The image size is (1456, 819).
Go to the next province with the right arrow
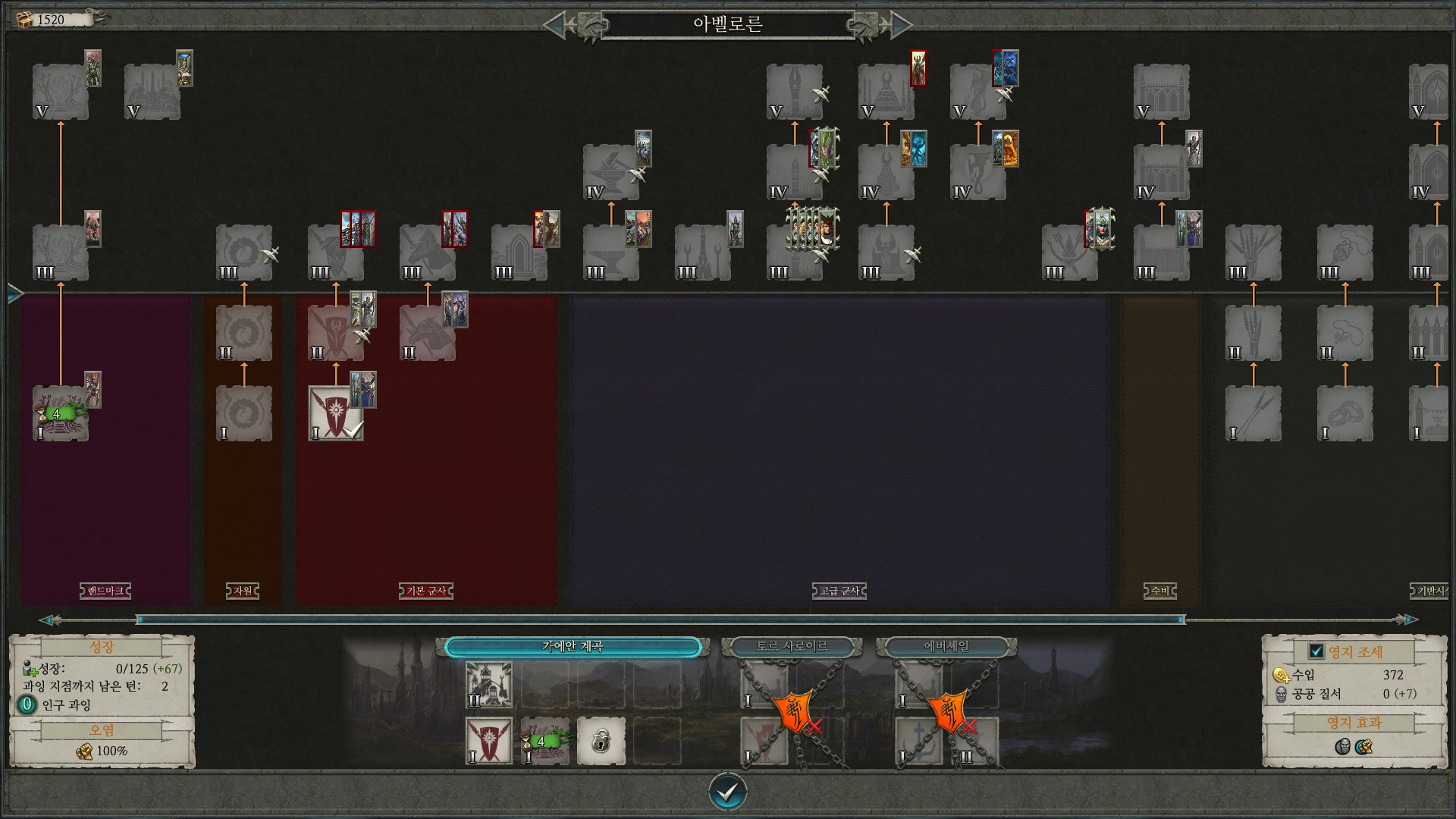900,25
